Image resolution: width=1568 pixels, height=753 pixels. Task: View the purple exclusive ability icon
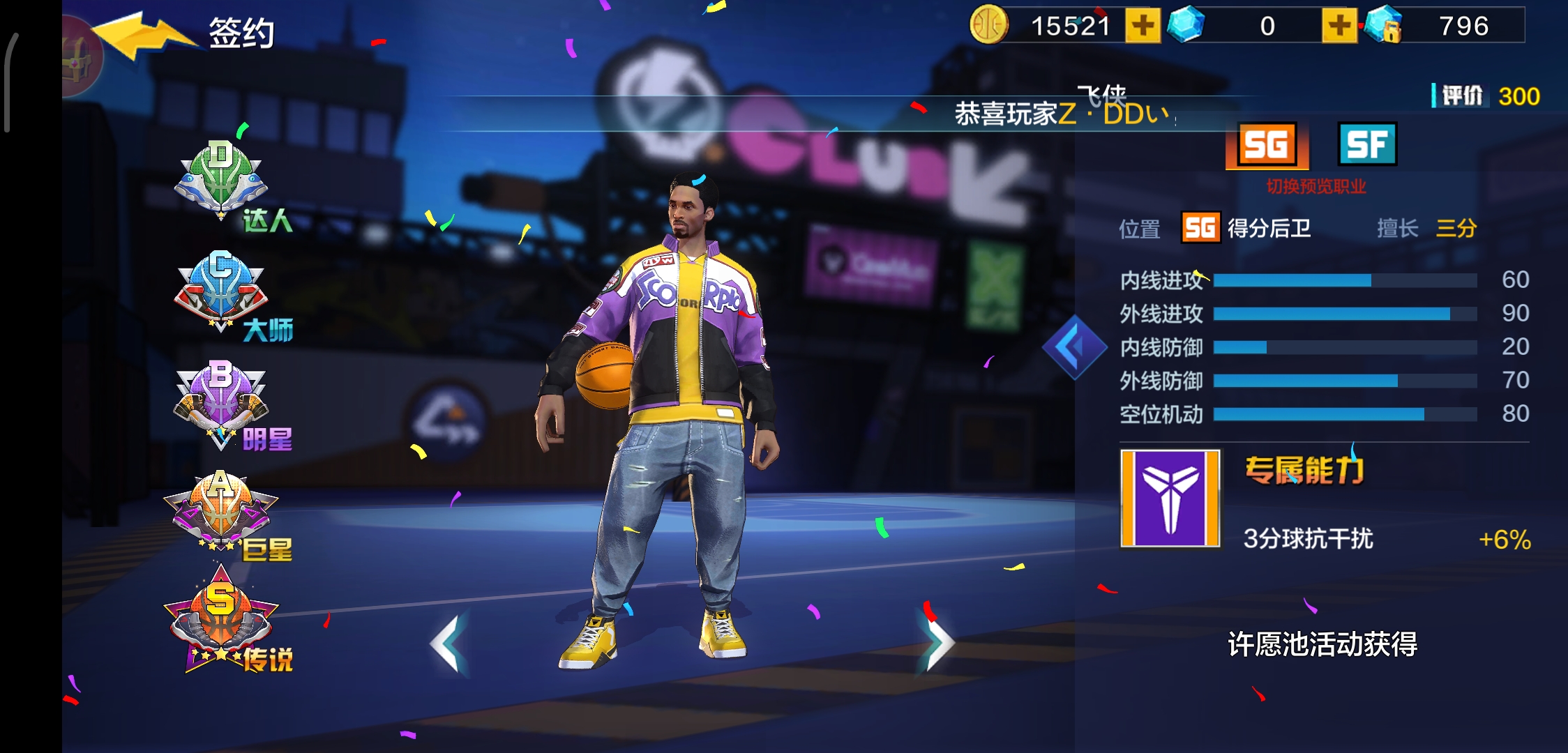1170,498
